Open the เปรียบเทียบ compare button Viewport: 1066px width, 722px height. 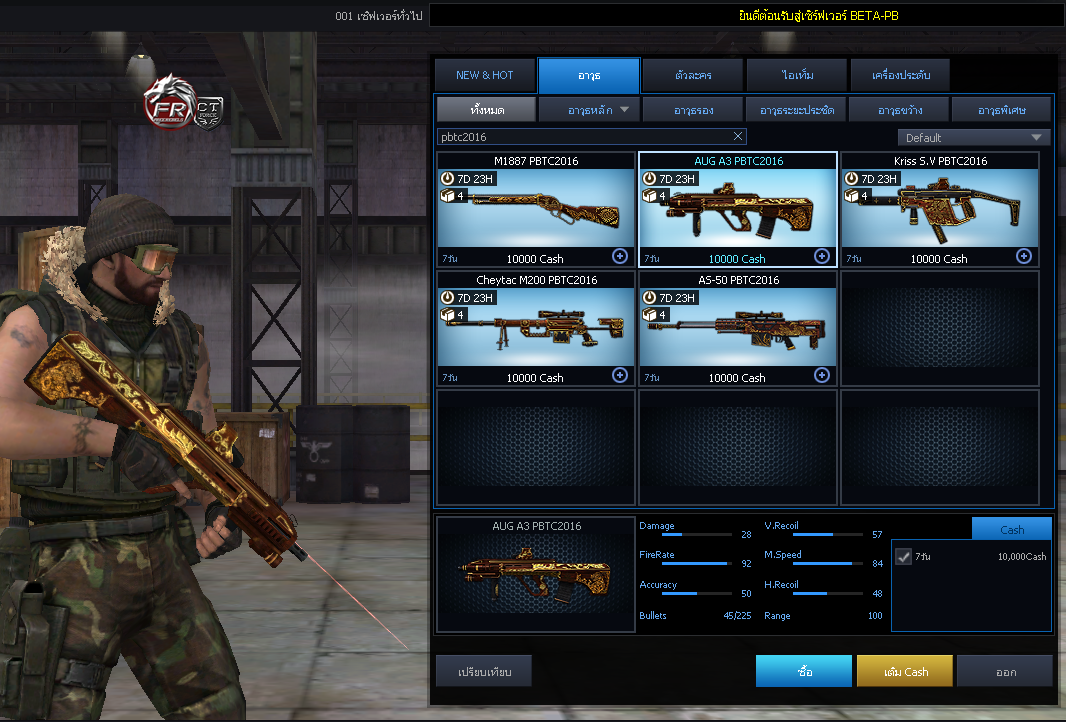[484, 672]
